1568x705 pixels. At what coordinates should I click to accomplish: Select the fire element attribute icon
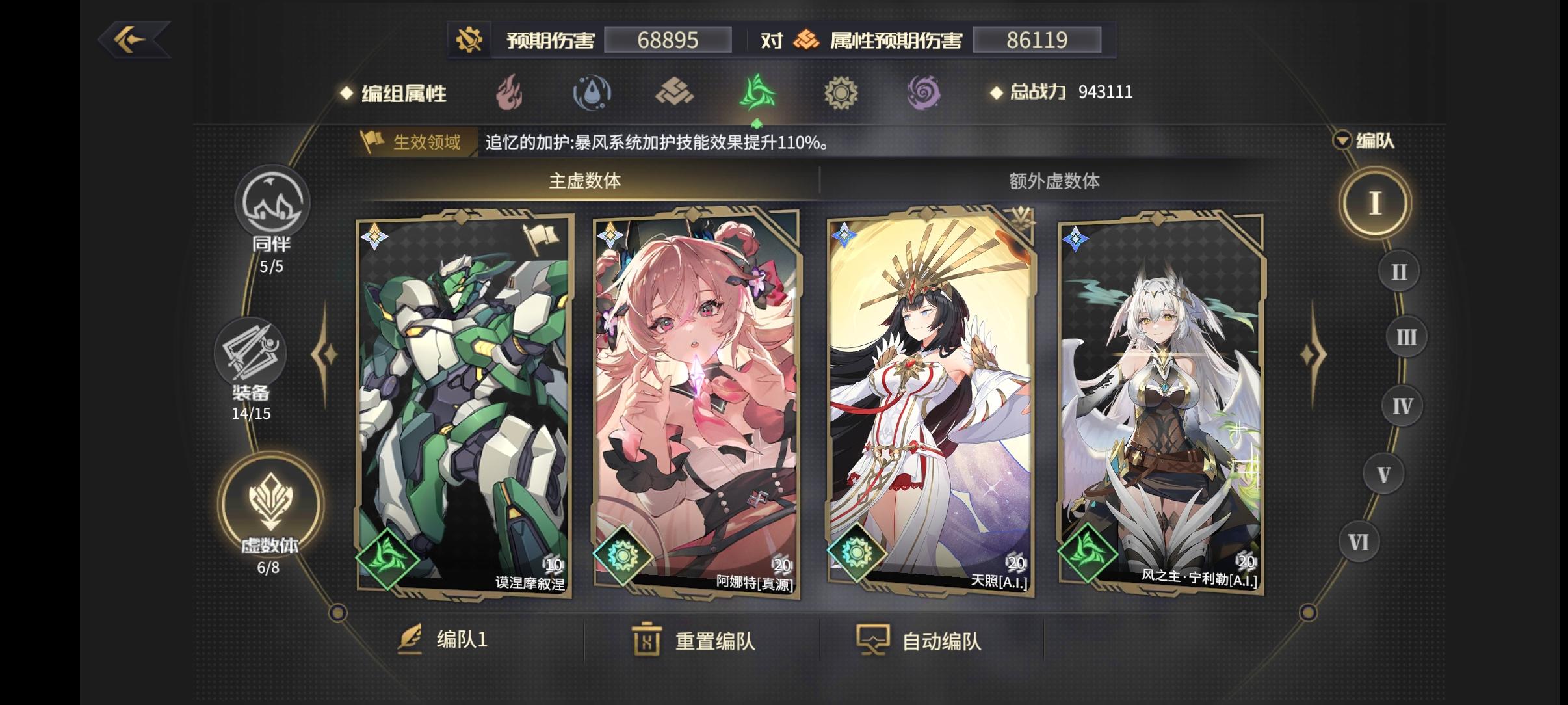[508, 92]
